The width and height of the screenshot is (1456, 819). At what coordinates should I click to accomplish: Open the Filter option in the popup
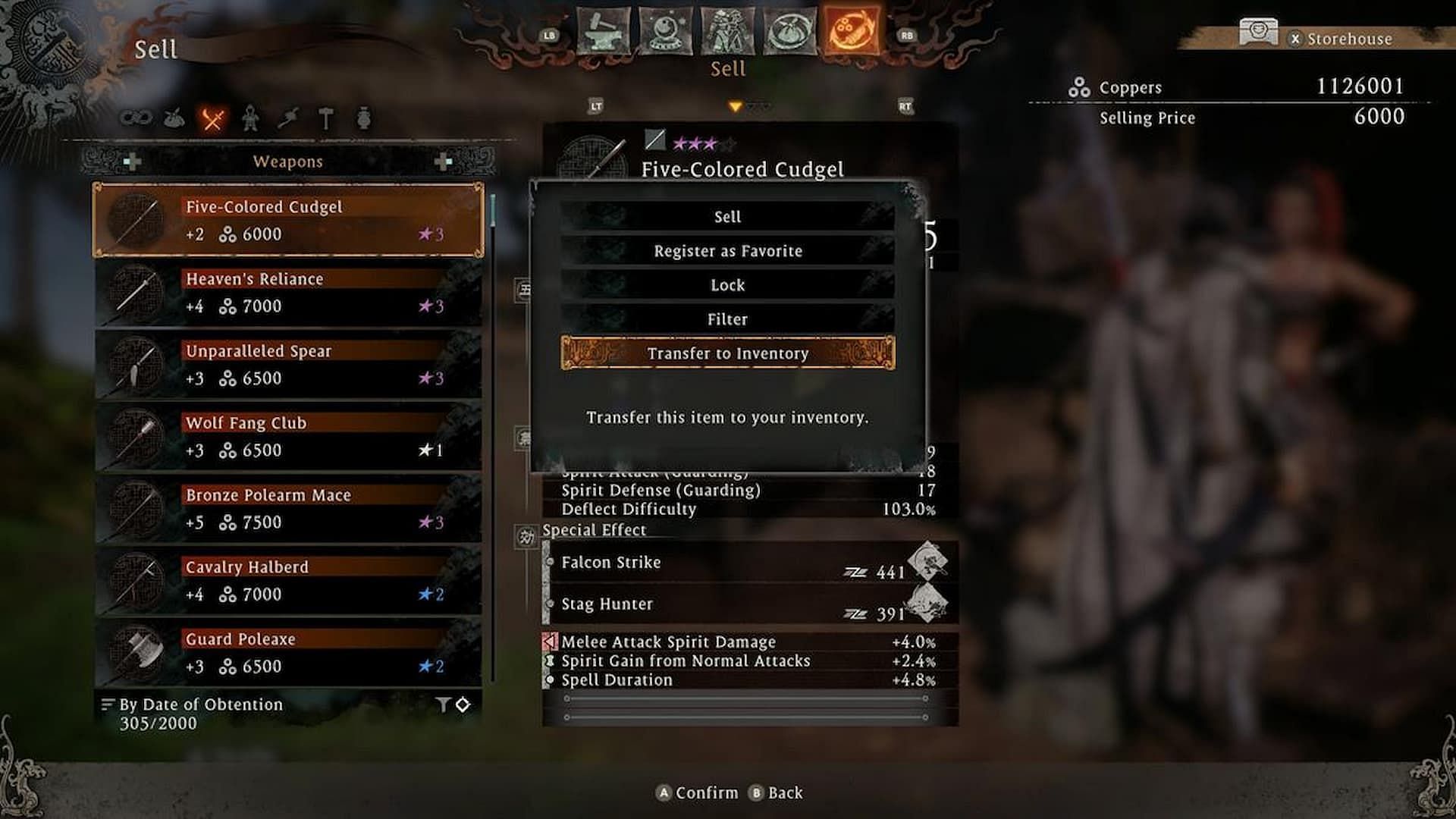click(727, 319)
